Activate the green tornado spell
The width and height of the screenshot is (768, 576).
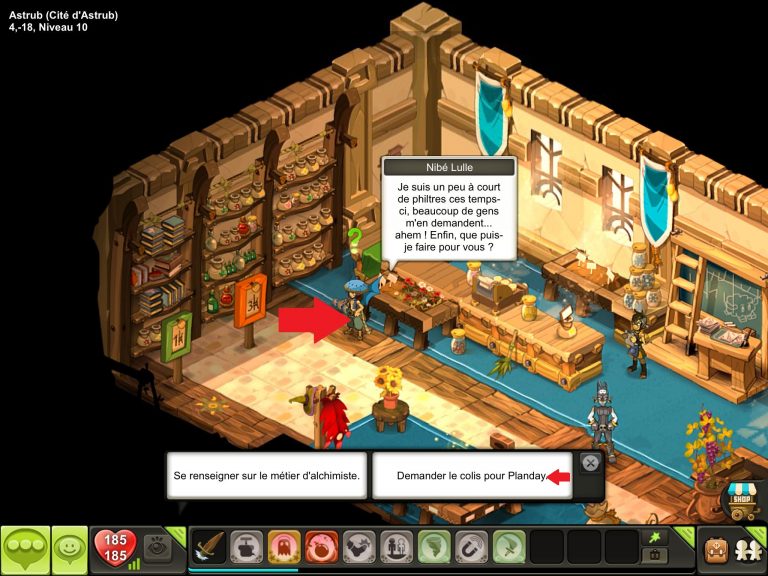point(434,547)
